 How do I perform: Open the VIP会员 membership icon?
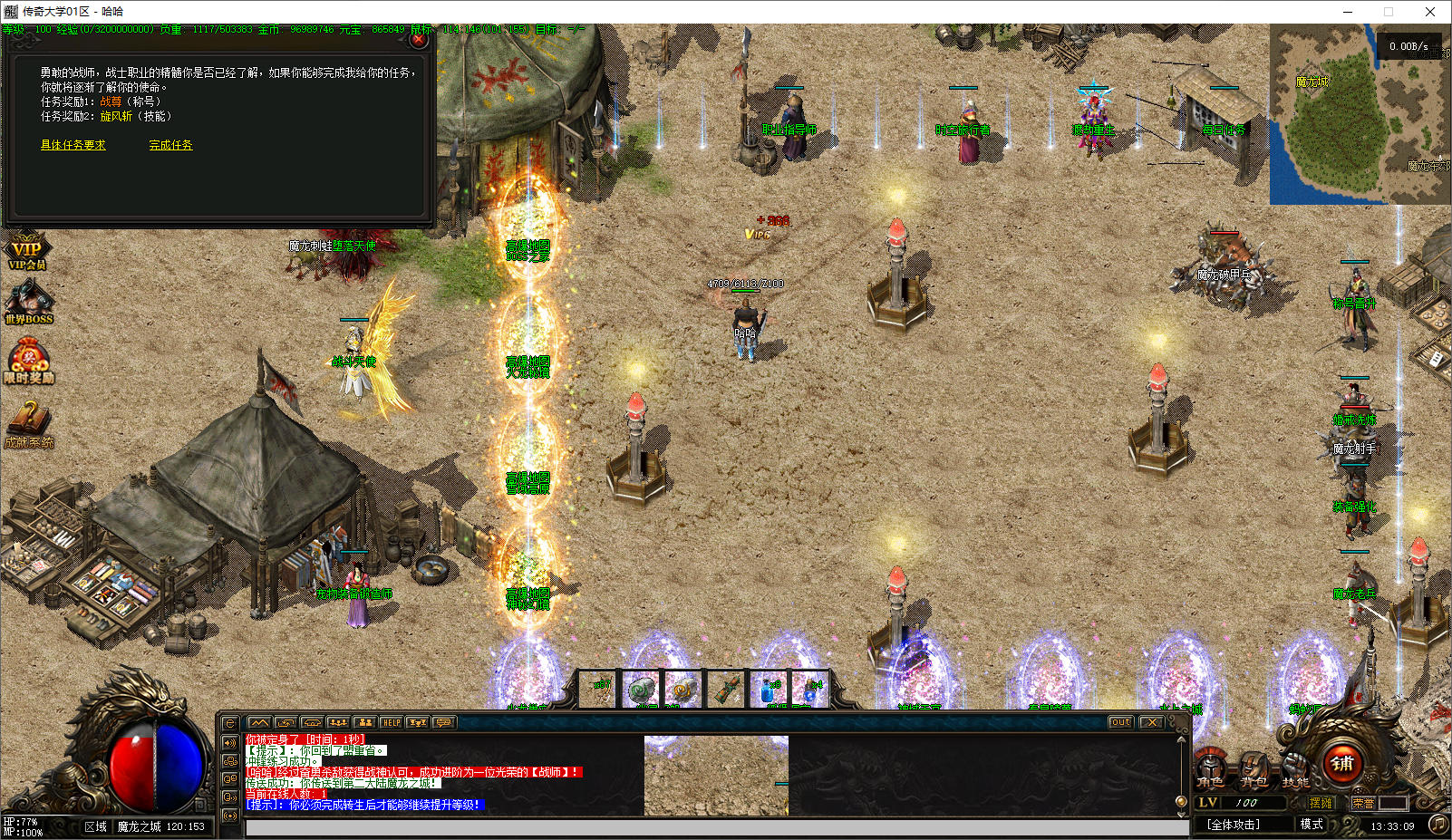pyautogui.click(x=26, y=251)
